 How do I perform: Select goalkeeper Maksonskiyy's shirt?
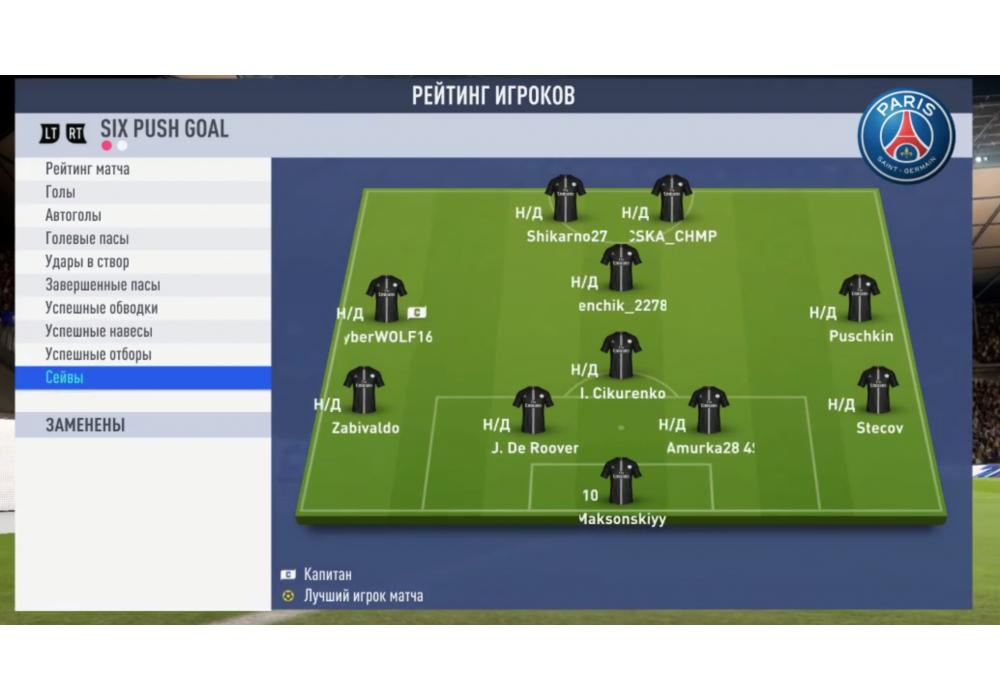coord(621,481)
